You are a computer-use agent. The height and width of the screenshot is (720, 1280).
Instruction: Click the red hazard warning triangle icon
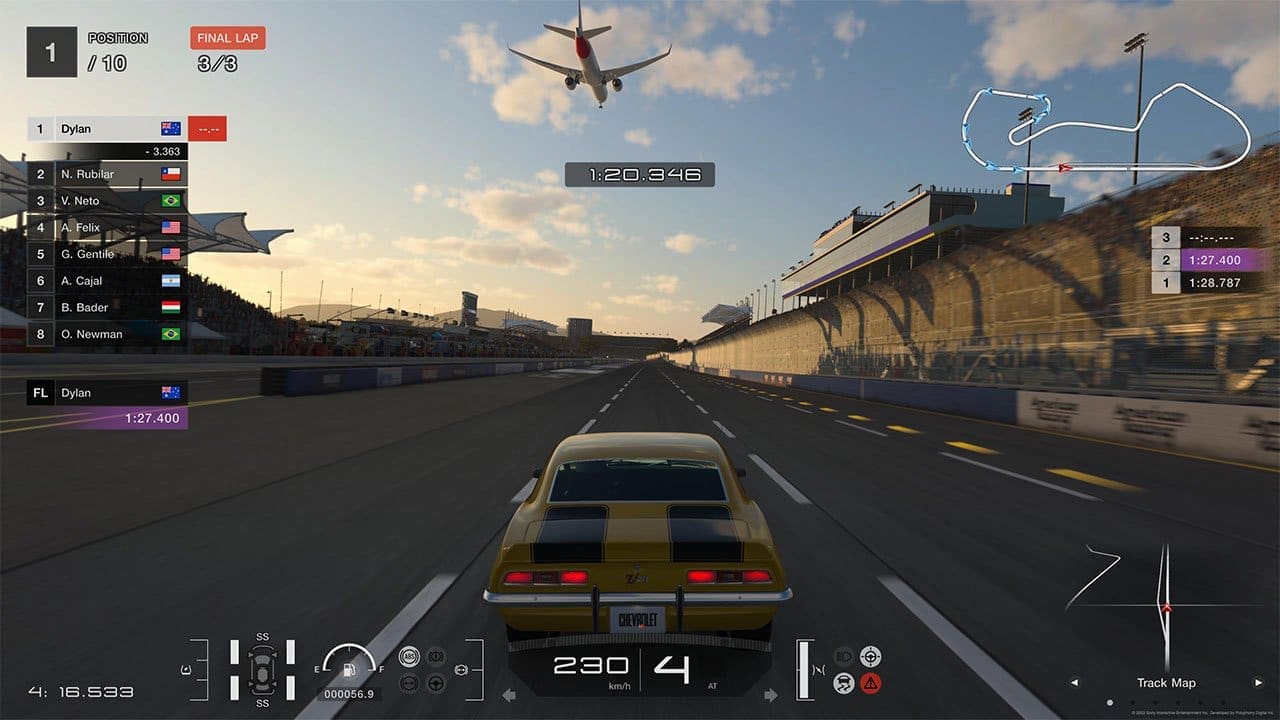point(869,683)
